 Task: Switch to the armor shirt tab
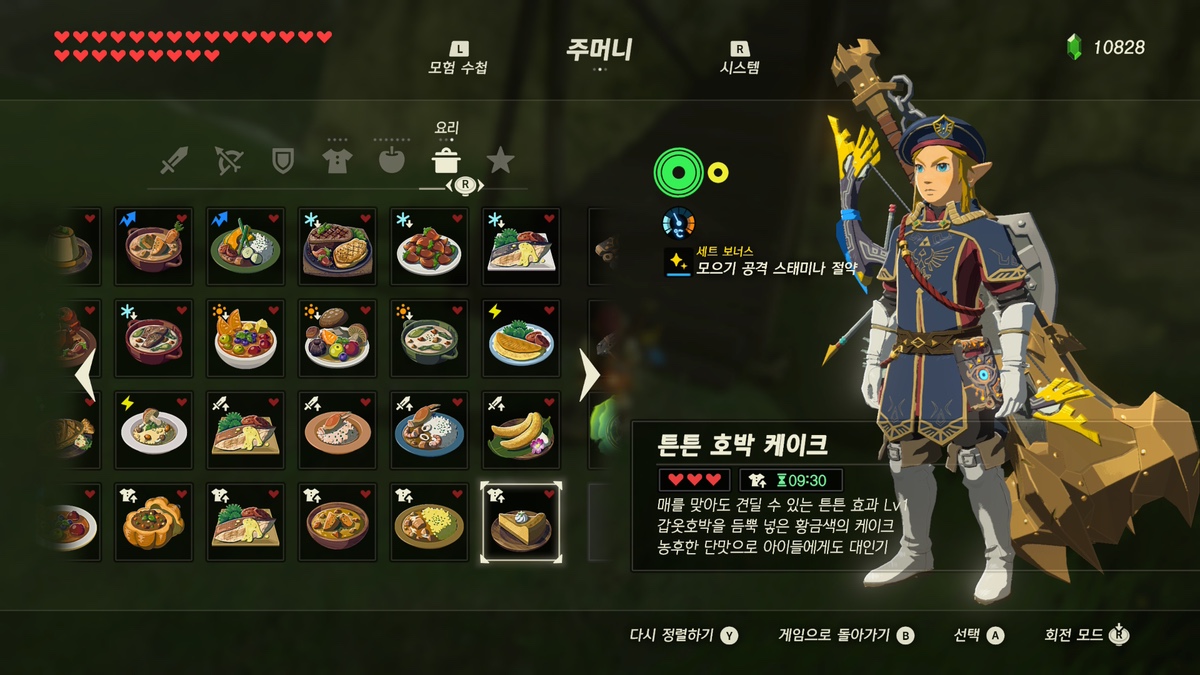(x=337, y=160)
